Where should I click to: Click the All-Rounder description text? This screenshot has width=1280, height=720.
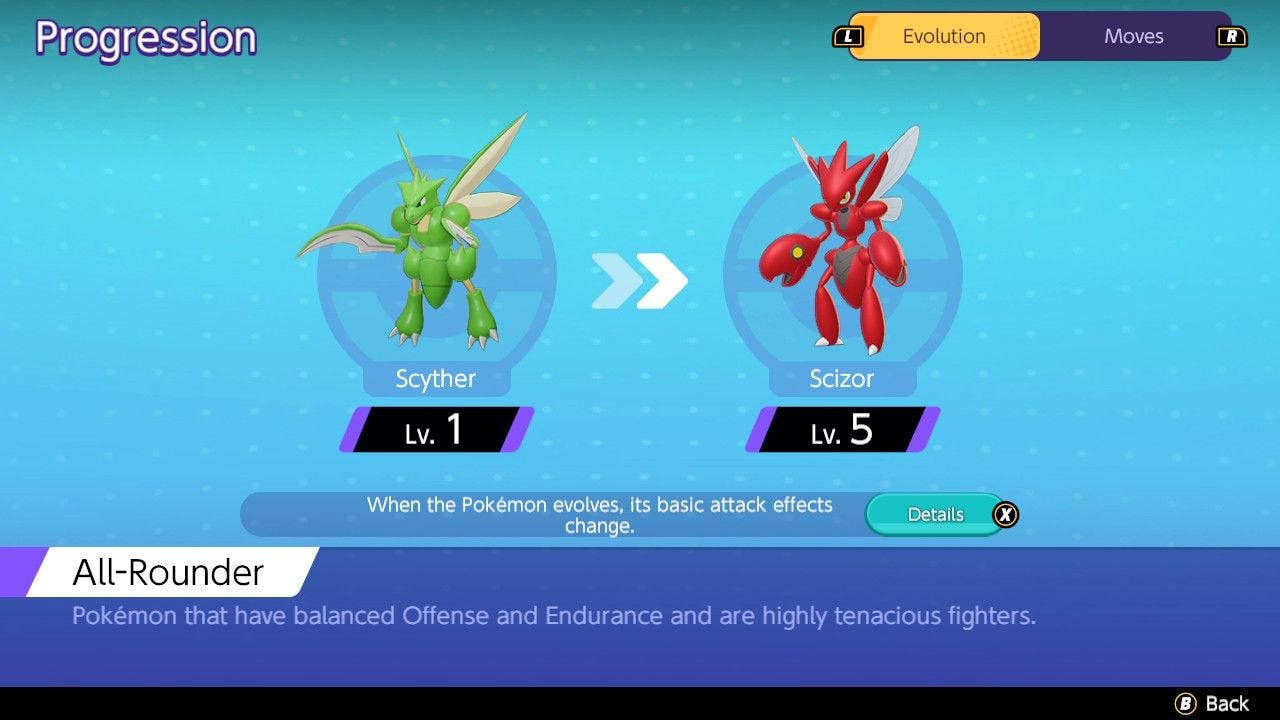(553, 616)
